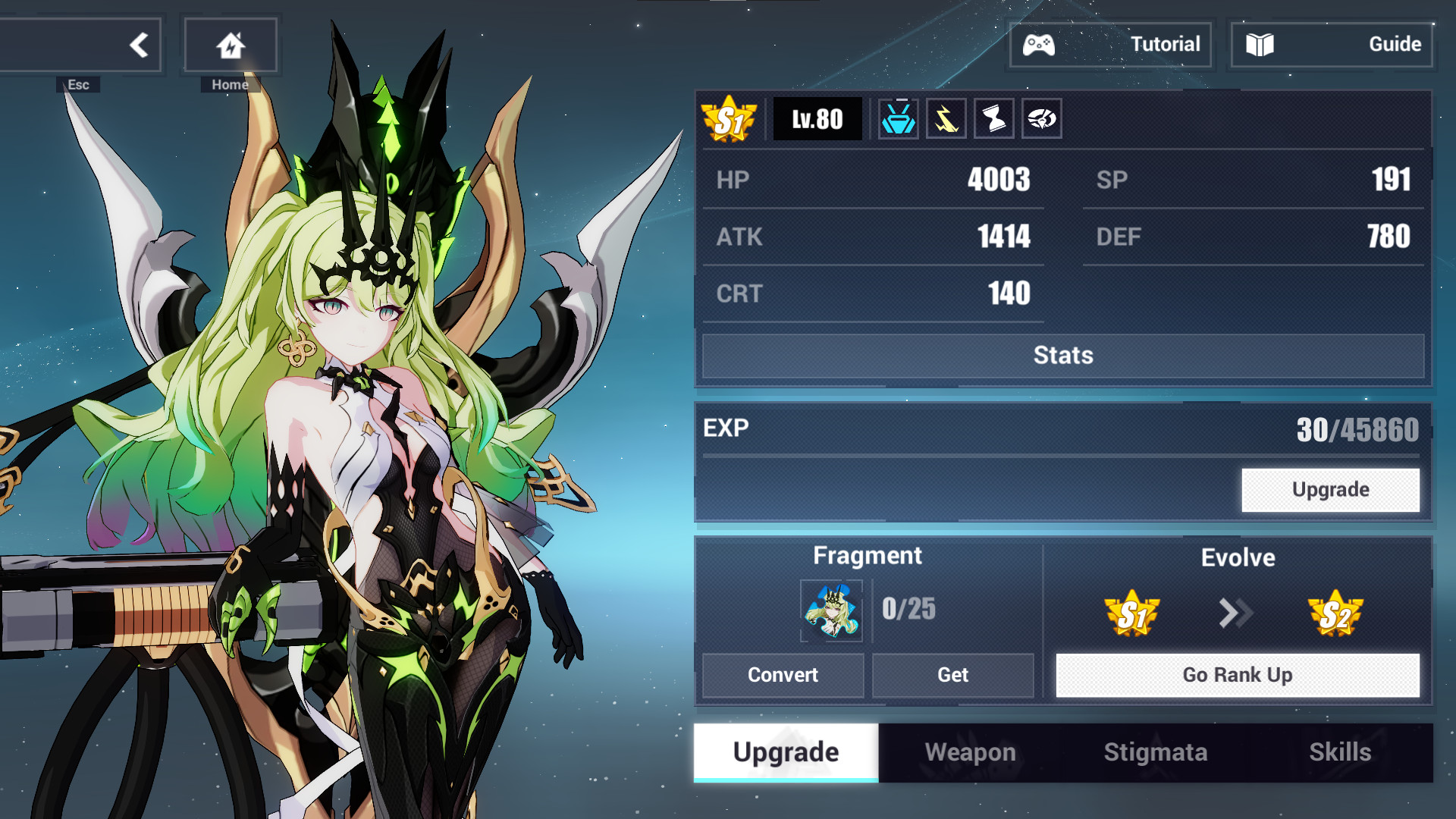Screen dimensions: 1456x819
Task: Open the Stigmata tab
Action: click(x=1155, y=752)
